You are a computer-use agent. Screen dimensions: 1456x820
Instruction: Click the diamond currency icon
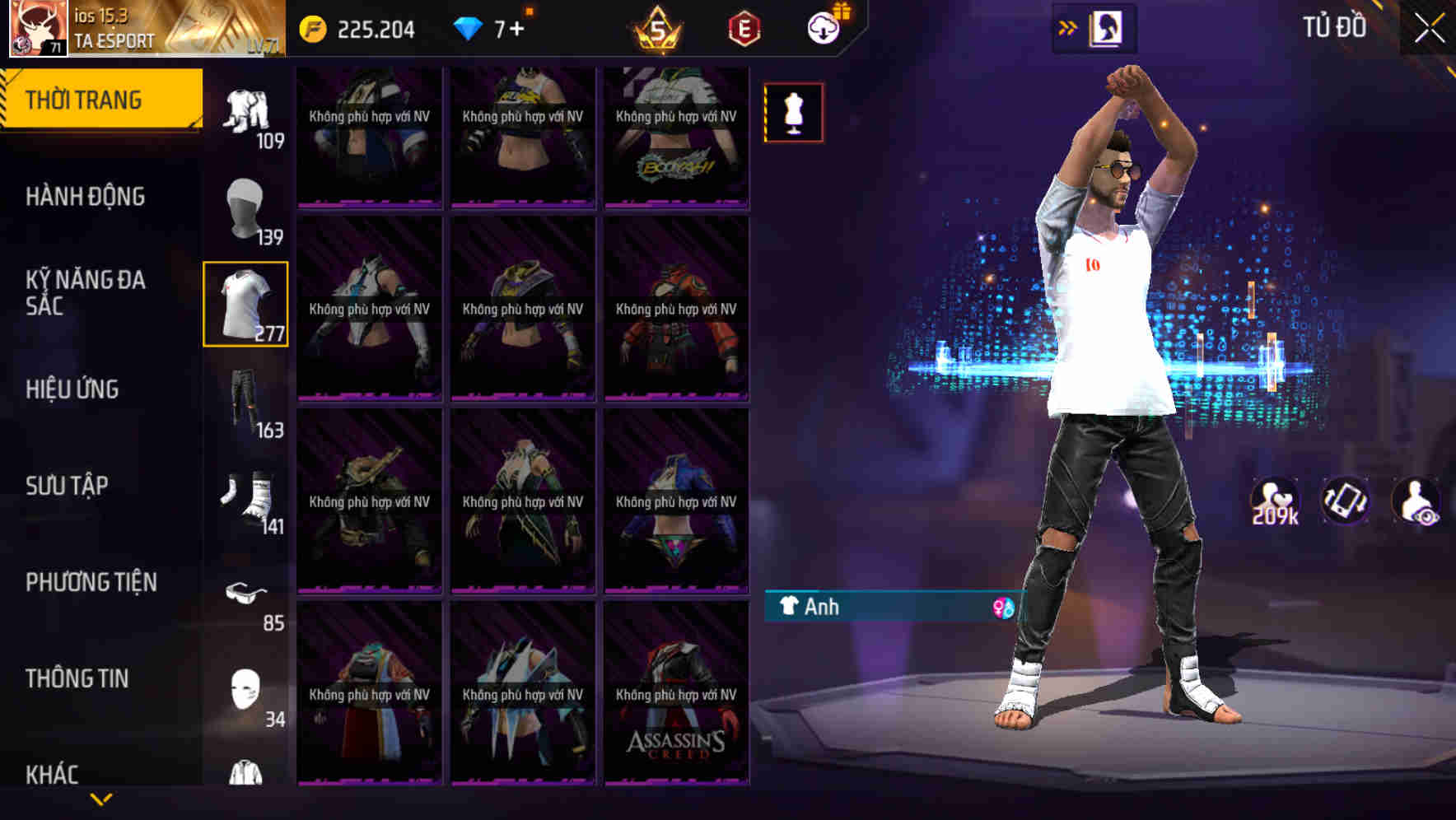tap(469, 27)
